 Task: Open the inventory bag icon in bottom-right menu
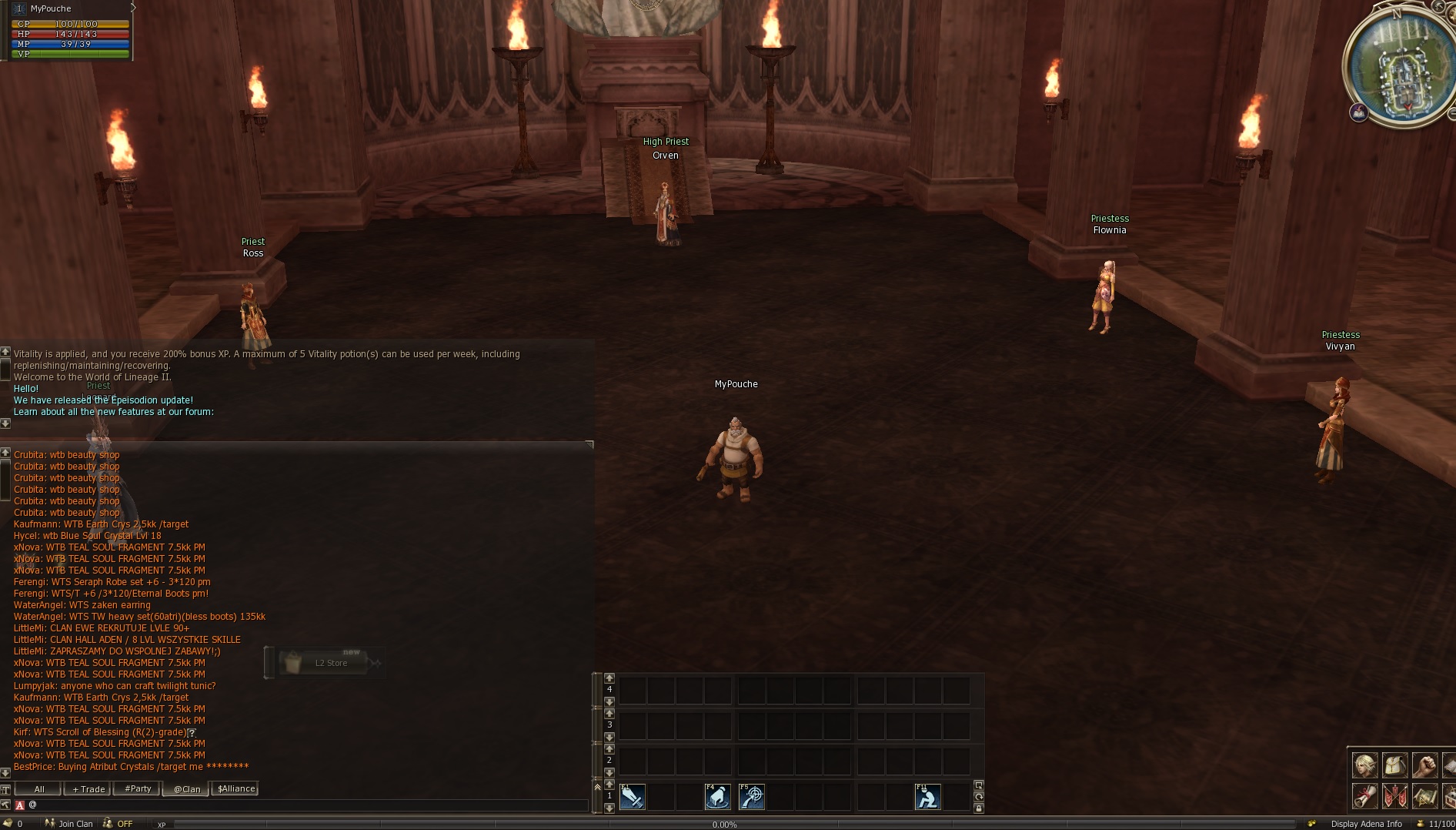[x=1394, y=766]
